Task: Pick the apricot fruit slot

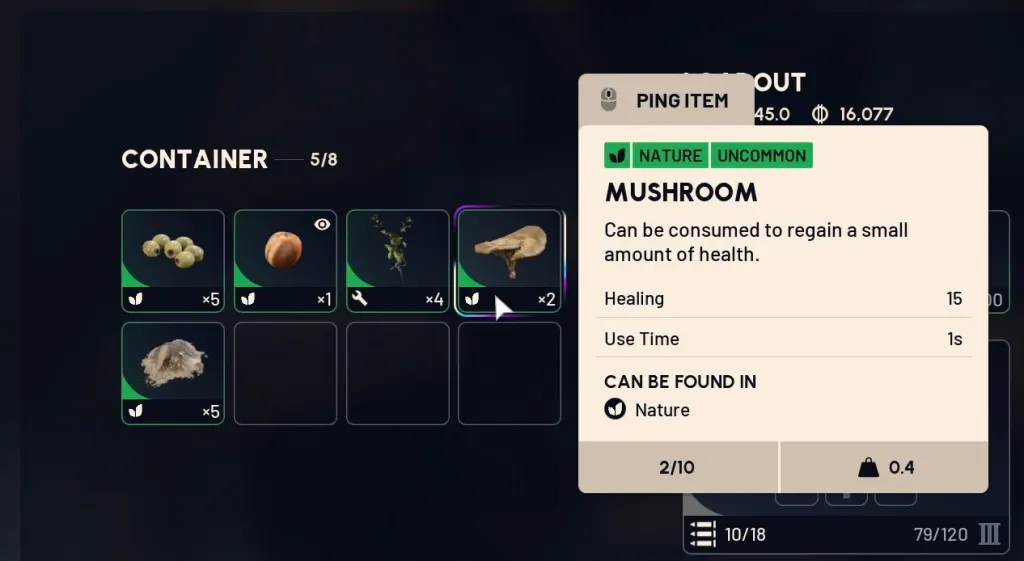Action: pyautogui.click(x=285, y=261)
